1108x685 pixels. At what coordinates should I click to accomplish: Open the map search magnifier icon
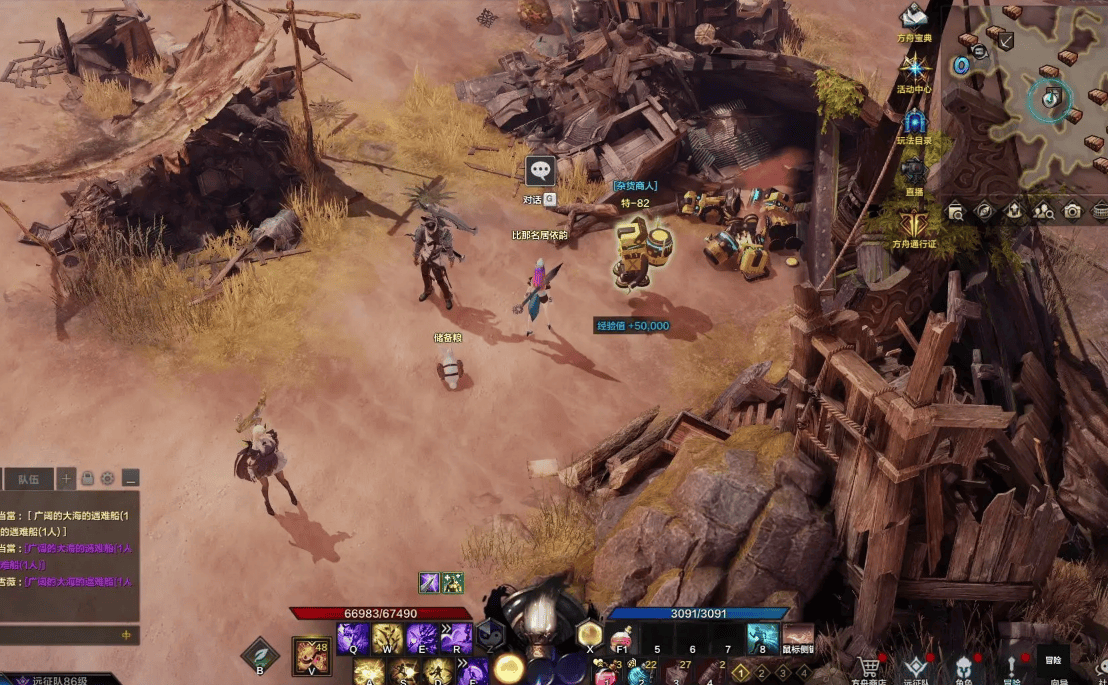tap(956, 211)
